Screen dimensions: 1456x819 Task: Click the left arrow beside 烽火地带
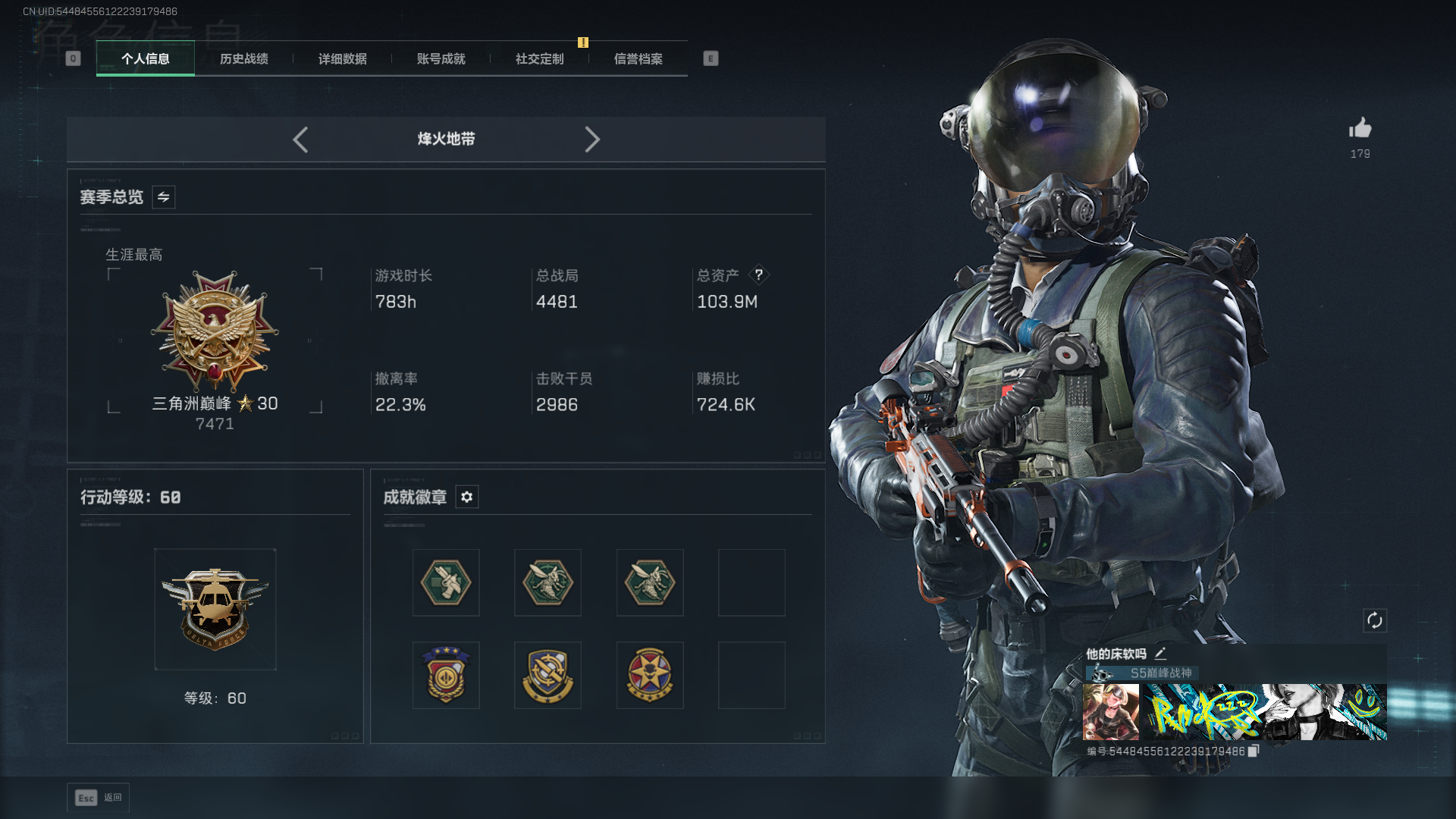(x=300, y=140)
